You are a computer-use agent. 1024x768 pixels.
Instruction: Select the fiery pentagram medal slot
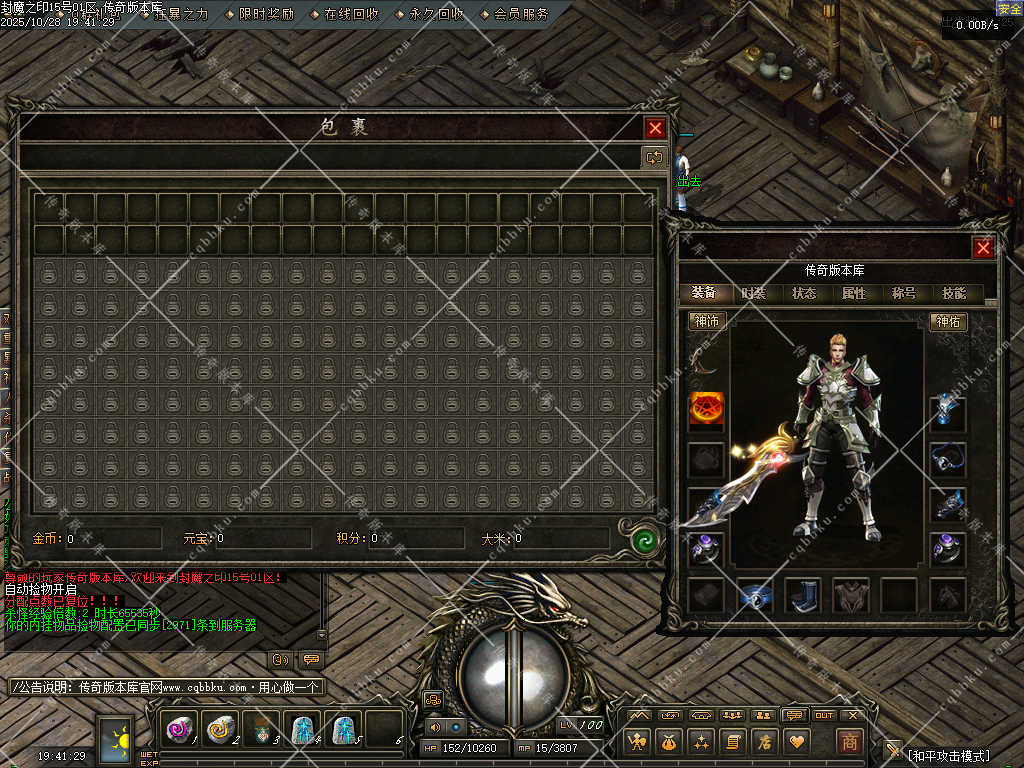point(706,410)
